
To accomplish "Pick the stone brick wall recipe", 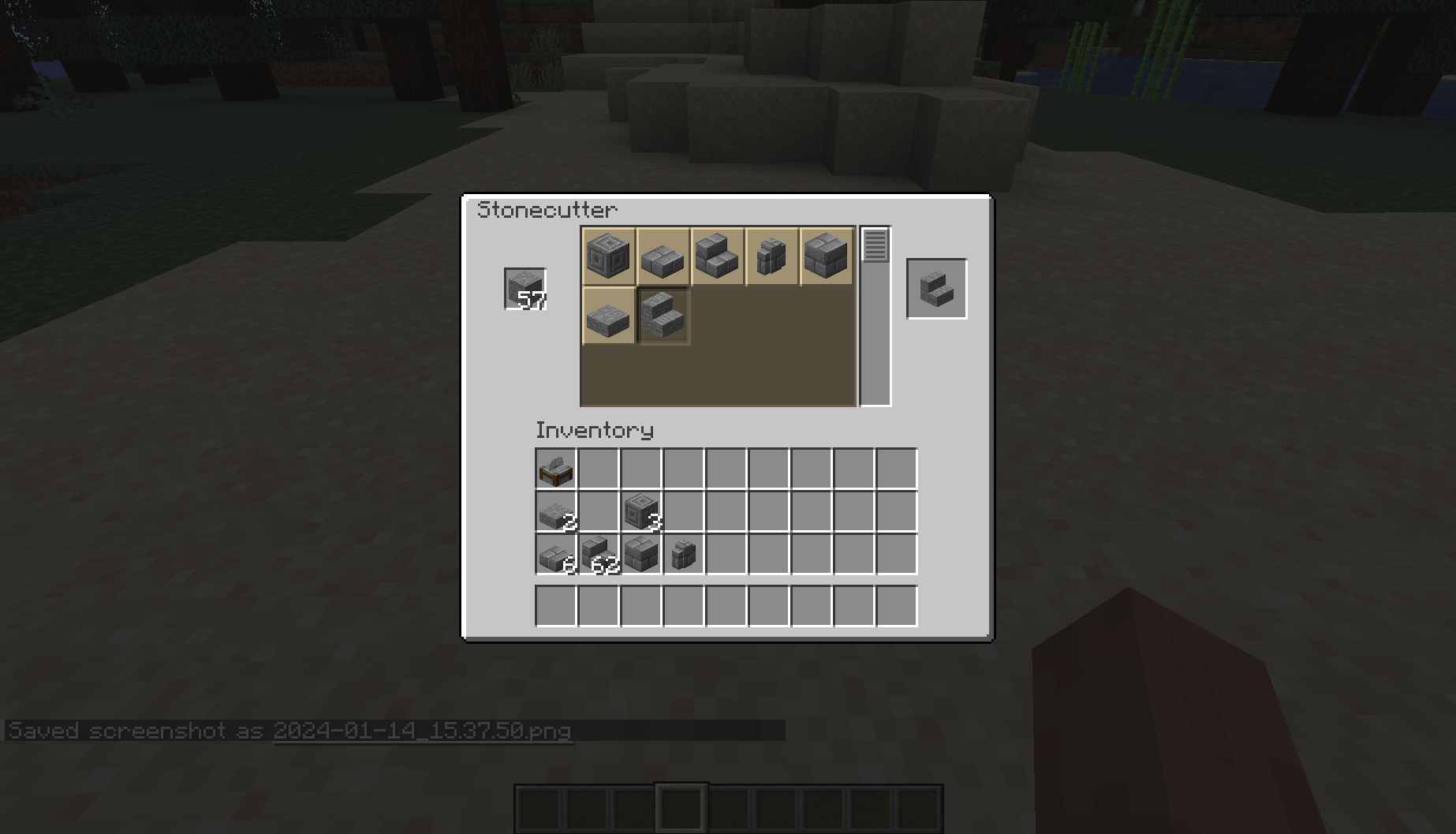I will (773, 256).
